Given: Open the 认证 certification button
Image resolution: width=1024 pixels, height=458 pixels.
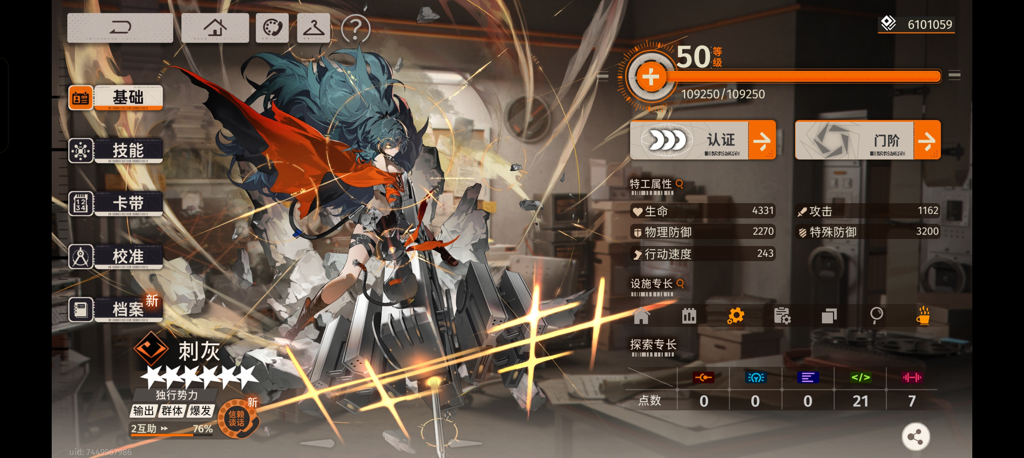Looking at the screenshot, I should [703, 141].
